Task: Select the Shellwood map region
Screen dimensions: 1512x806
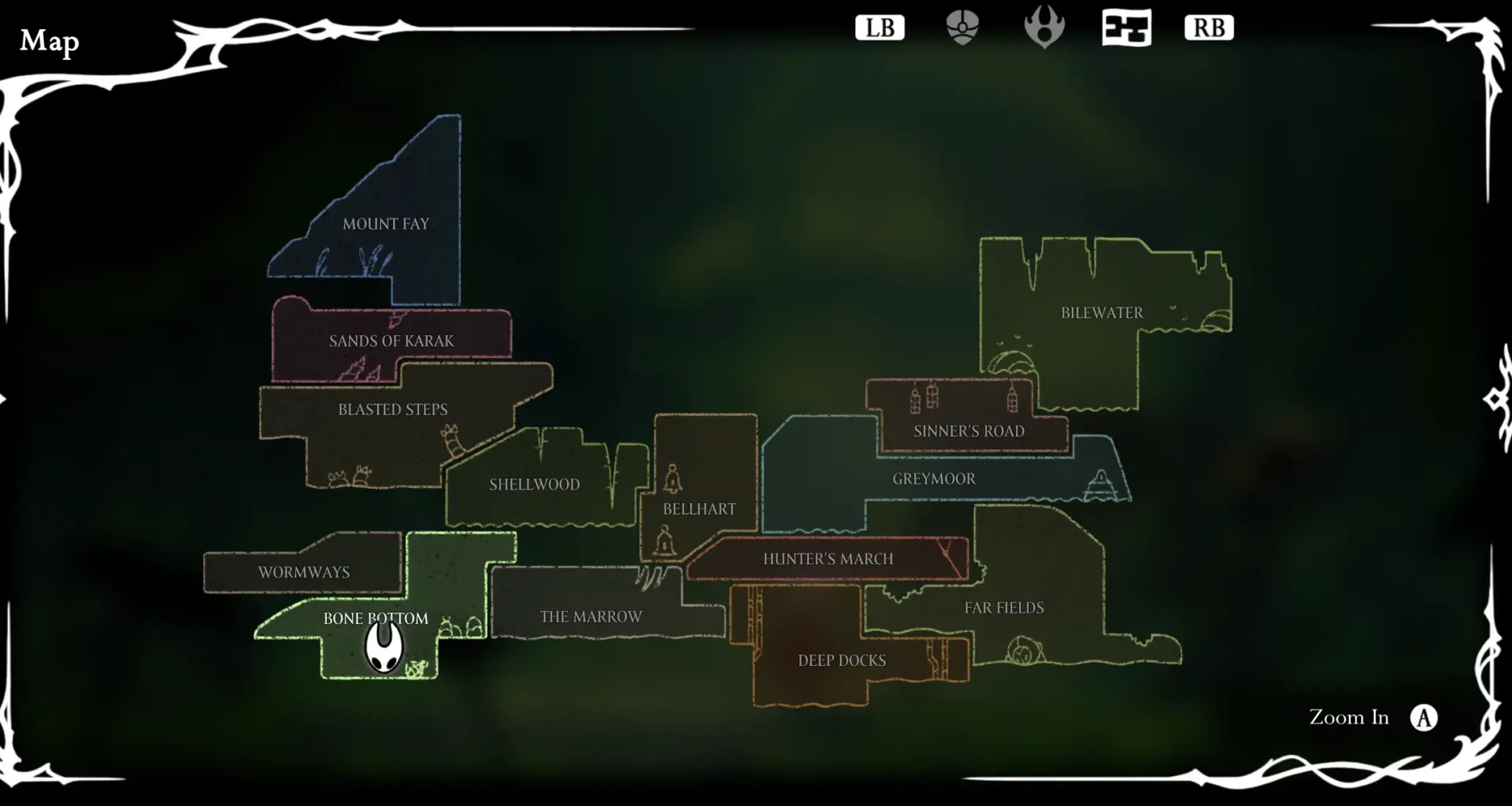Action: coord(534,485)
